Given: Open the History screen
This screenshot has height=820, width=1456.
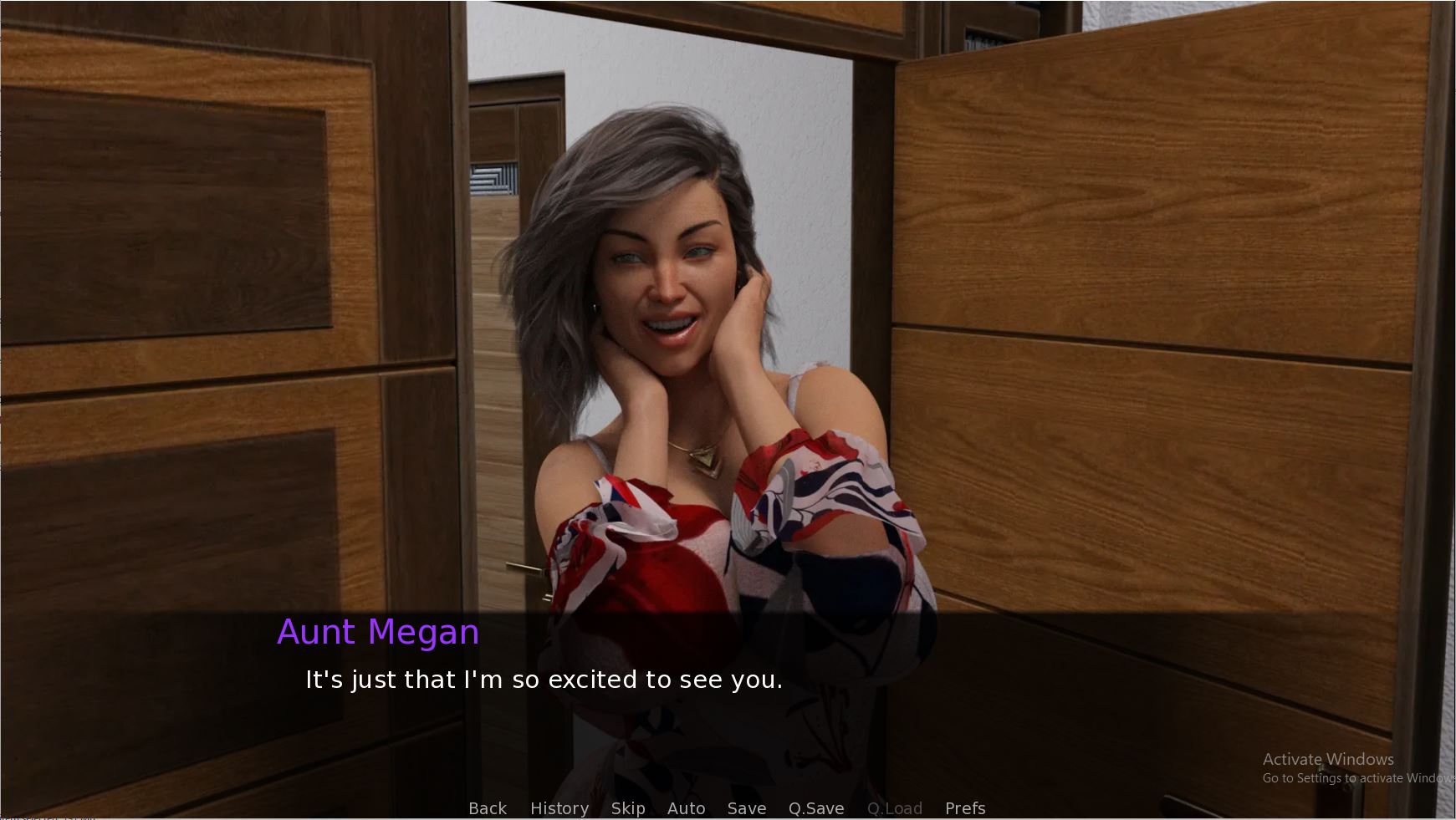Looking at the screenshot, I should [x=559, y=808].
